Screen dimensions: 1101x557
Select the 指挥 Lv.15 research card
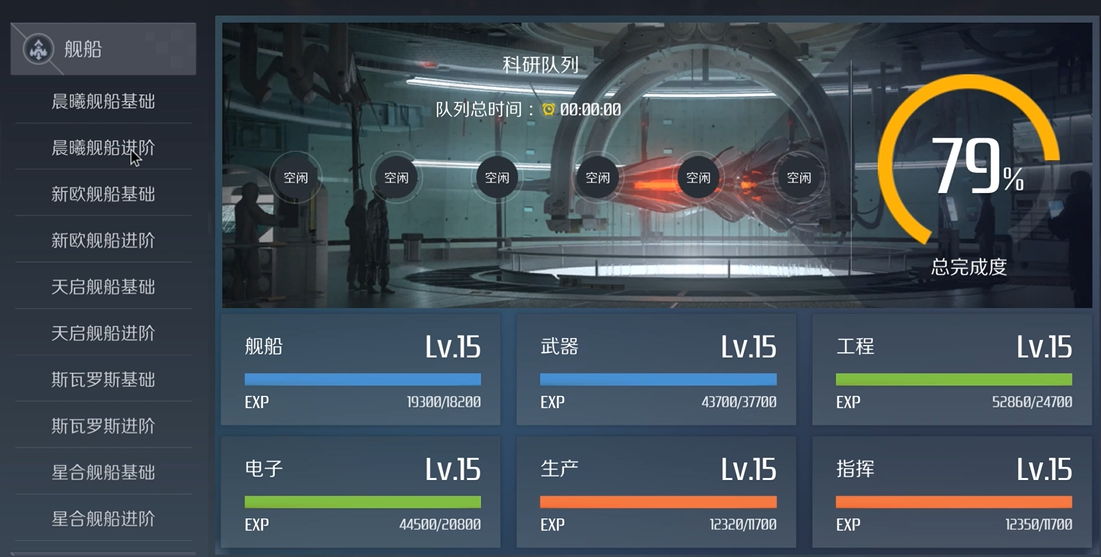952,492
